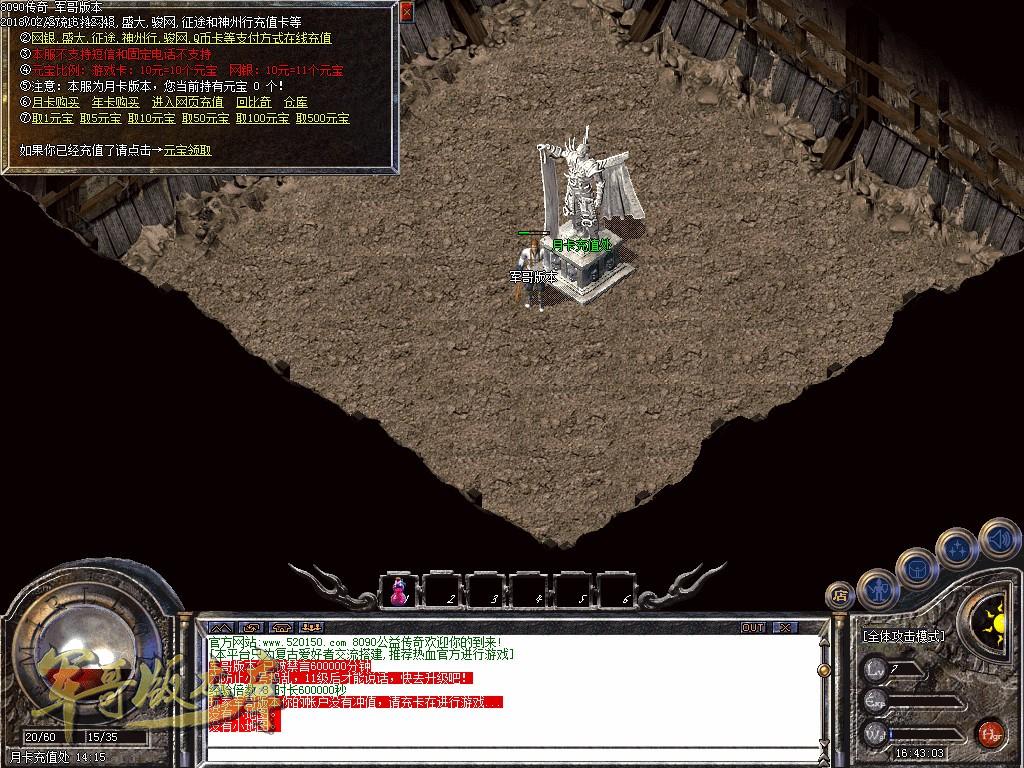The width and height of the screenshot is (1024, 768).
Task: Open the bag inventory icon
Action: [x=916, y=567]
